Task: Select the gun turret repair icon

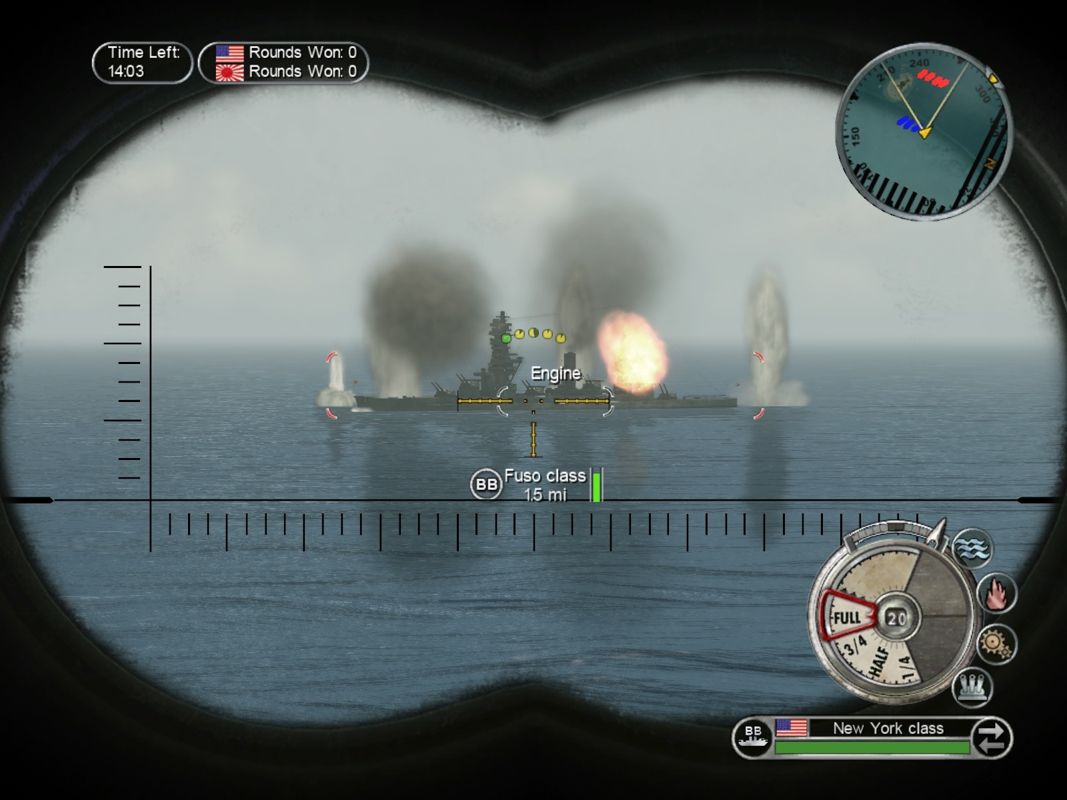Action: coord(971,687)
